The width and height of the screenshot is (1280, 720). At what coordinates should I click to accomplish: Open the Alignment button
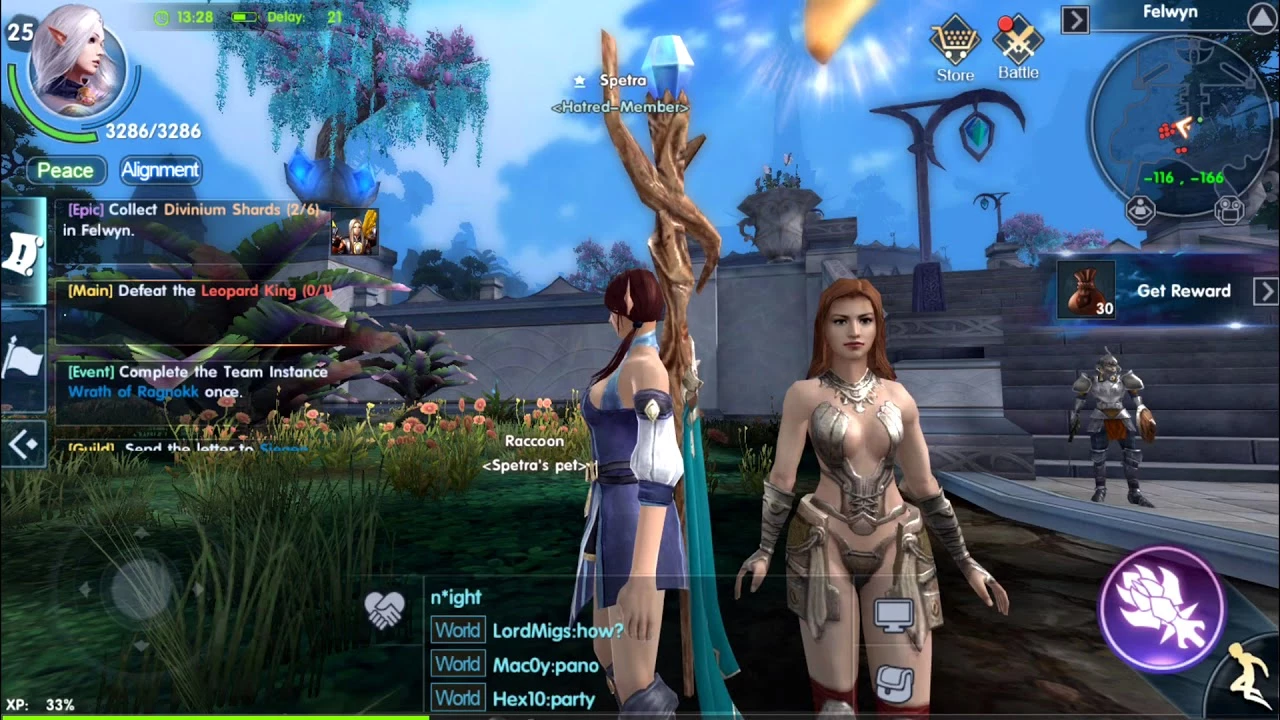click(x=160, y=170)
